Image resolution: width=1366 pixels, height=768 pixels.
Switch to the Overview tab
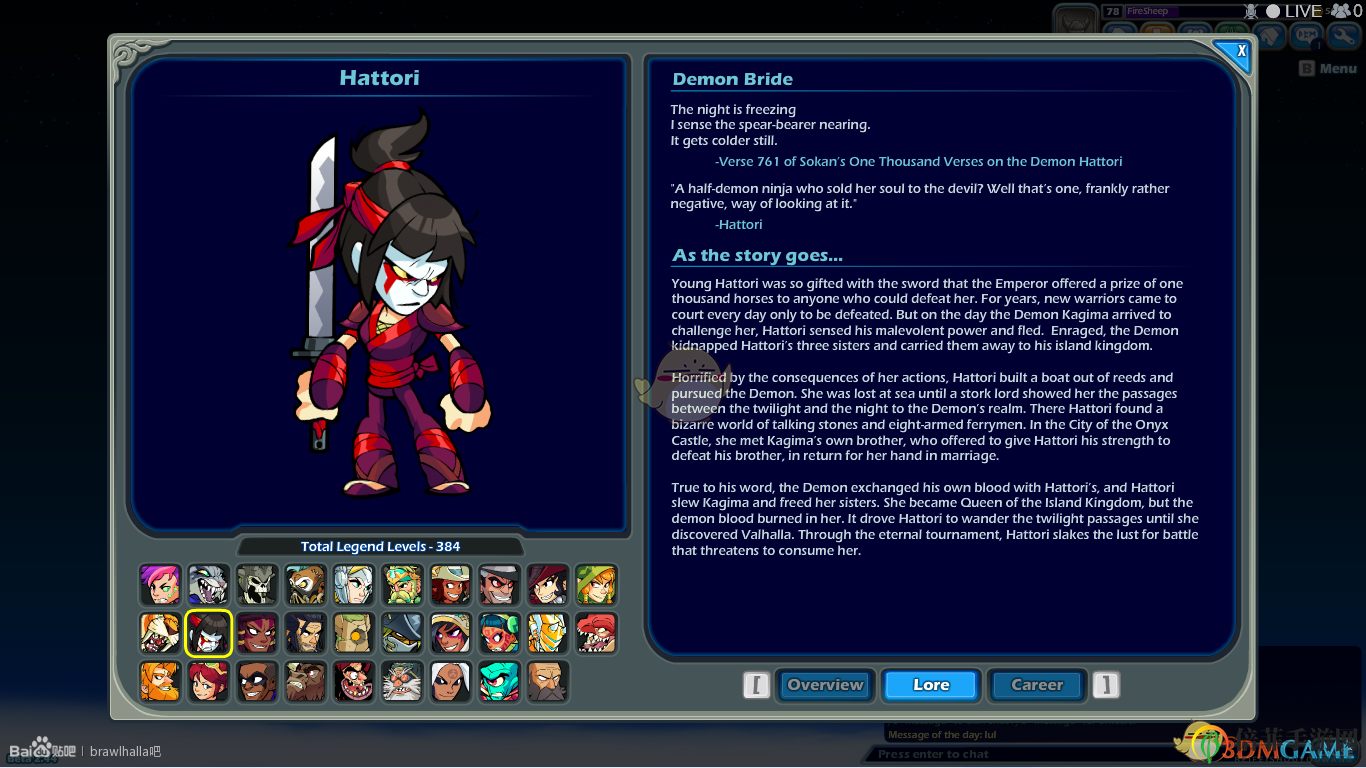pyautogui.click(x=825, y=685)
